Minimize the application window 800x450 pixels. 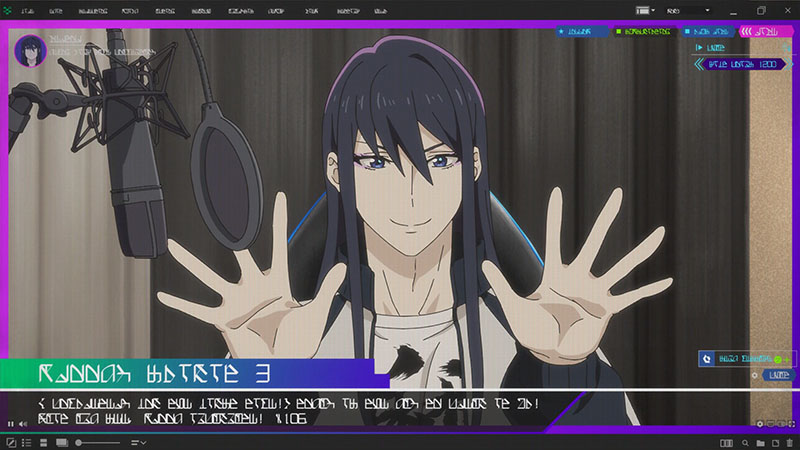733,10
